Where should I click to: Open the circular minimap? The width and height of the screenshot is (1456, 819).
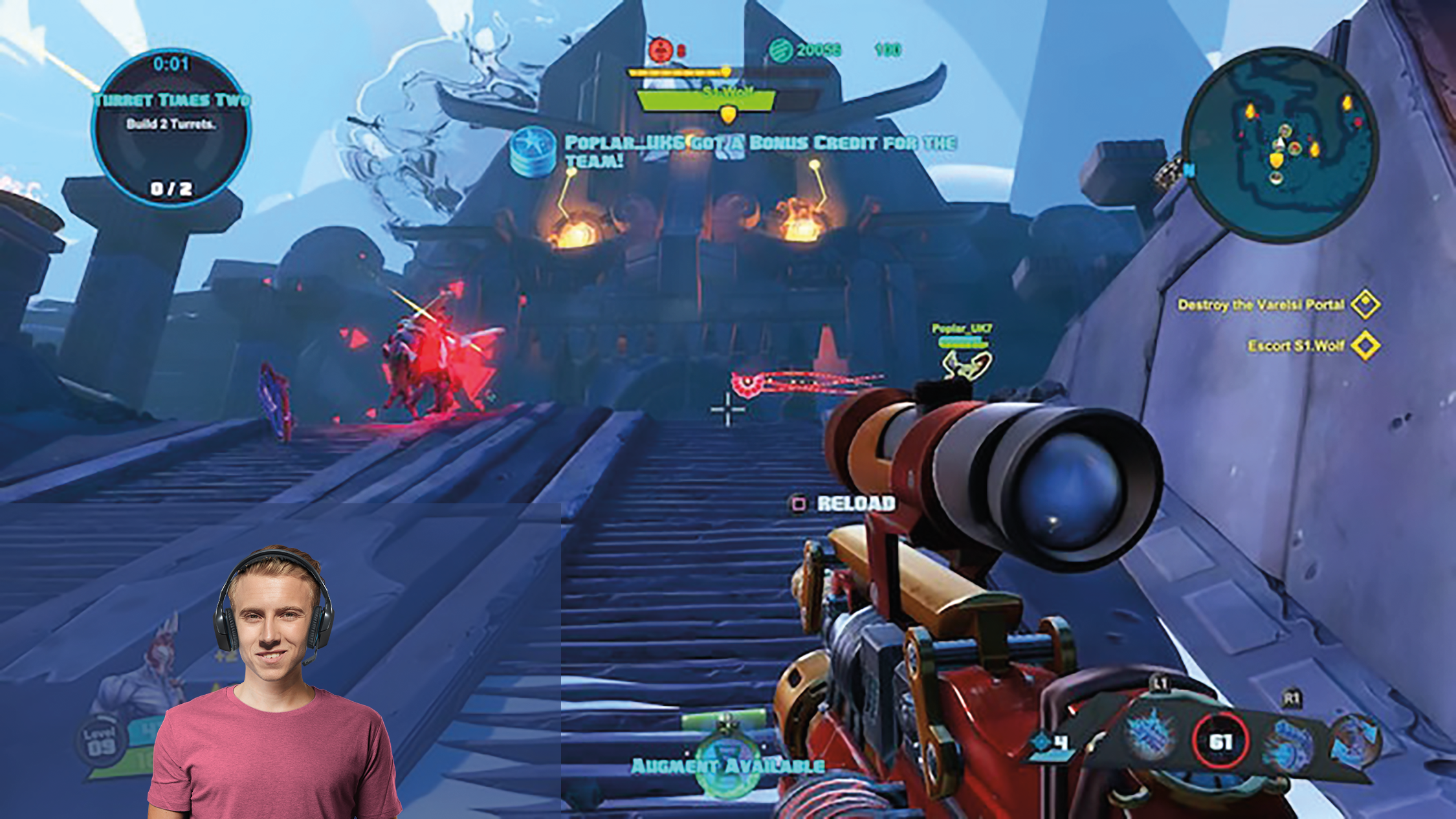click(x=1279, y=144)
